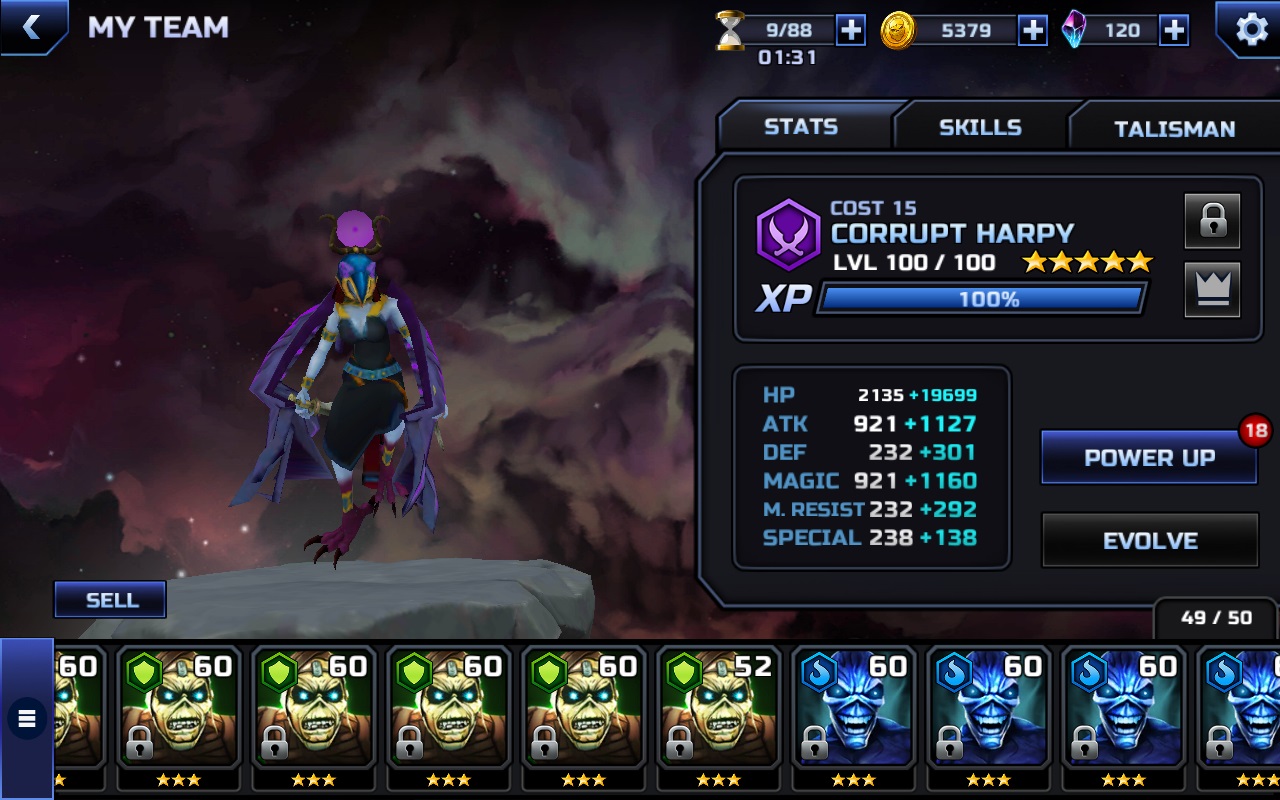
Task: Open the Skills tab
Action: pos(980,127)
